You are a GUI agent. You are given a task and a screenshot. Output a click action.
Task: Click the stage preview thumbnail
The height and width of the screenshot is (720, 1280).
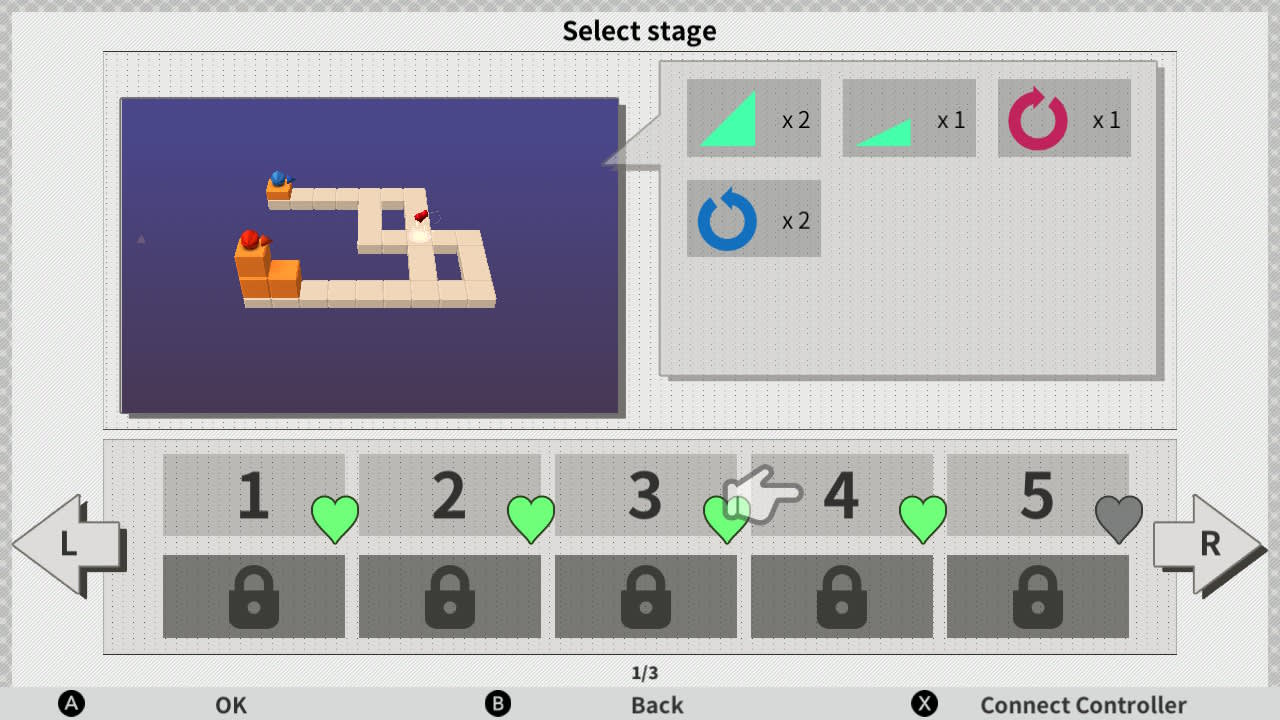372,256
